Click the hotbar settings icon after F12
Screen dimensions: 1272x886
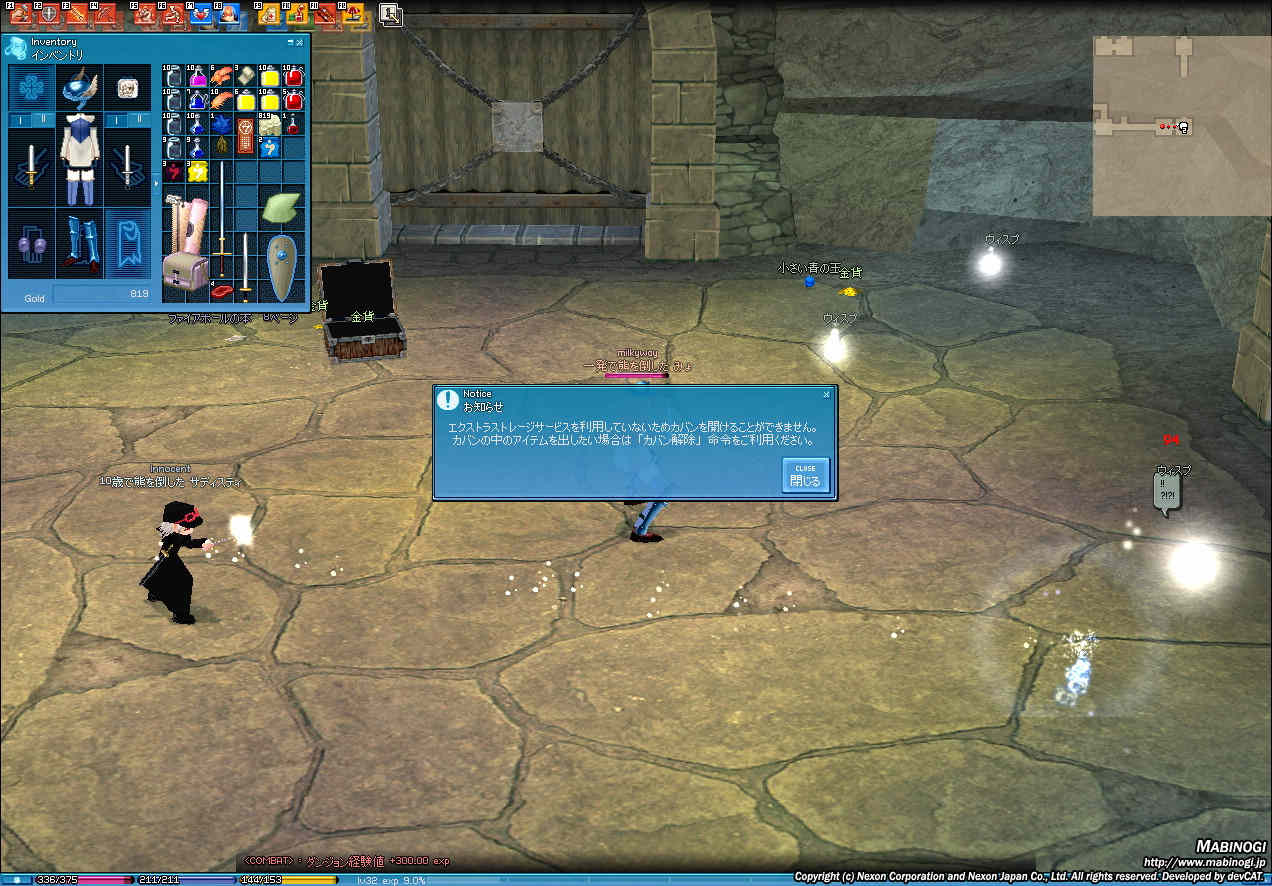[x=391, y=14]
